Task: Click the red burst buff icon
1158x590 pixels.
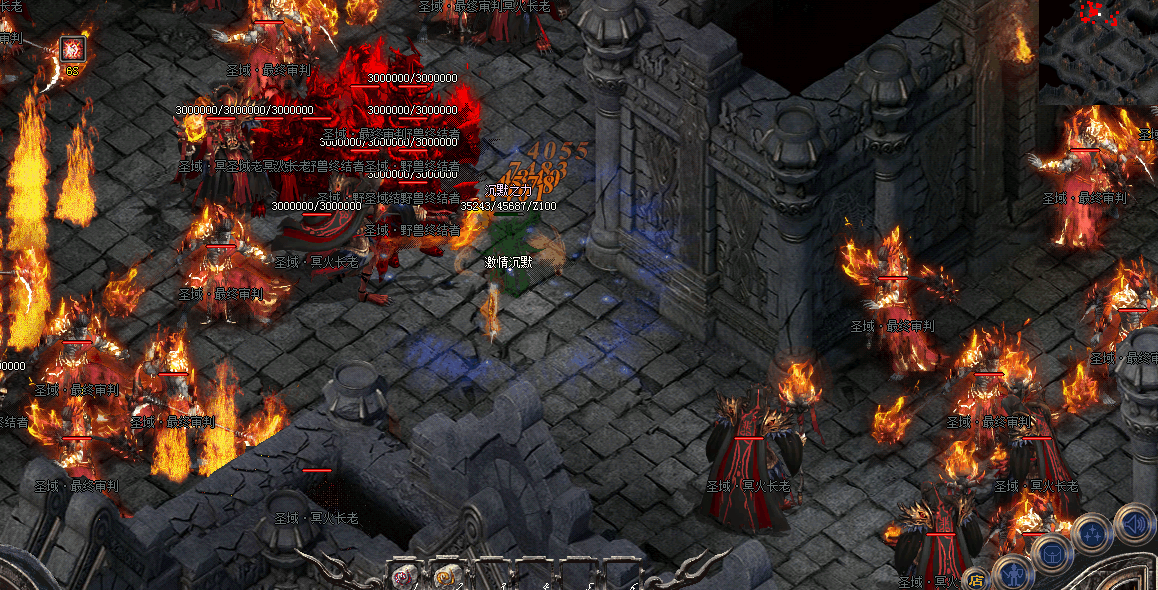Action: (72, 48)
